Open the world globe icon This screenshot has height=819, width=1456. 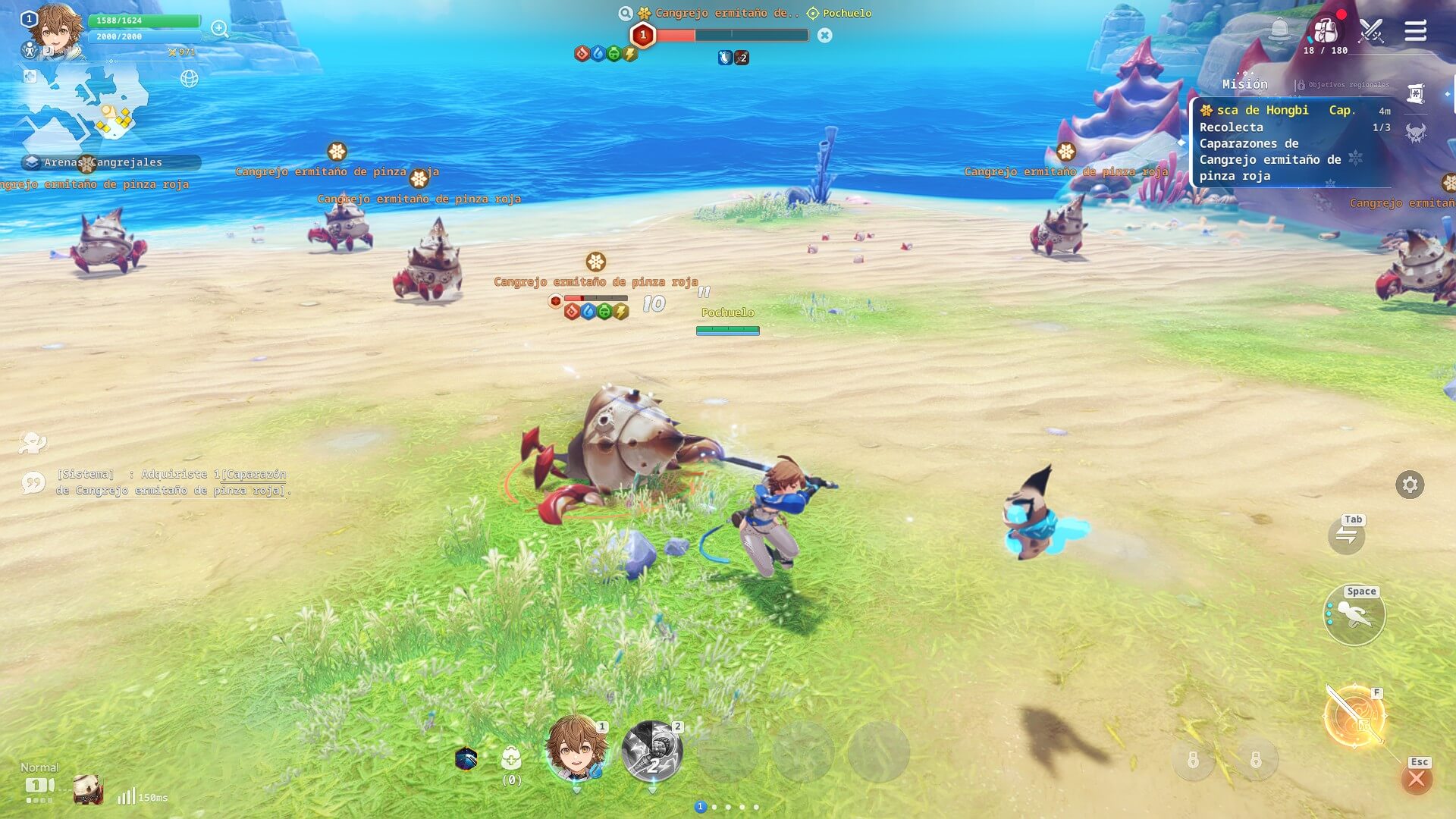click(x=189, y=78)
